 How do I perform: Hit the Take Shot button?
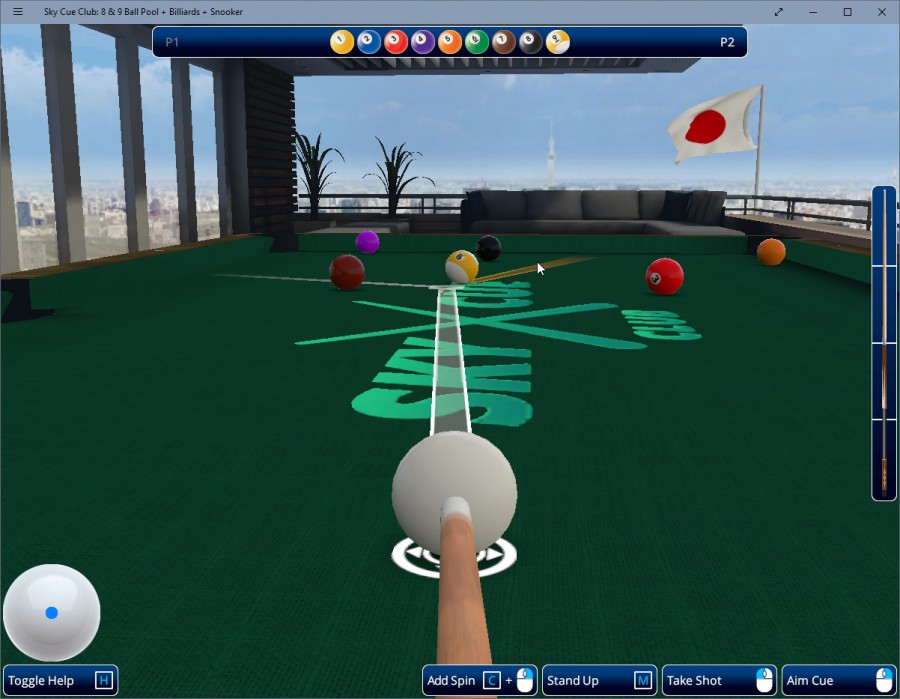click(719, 681)
